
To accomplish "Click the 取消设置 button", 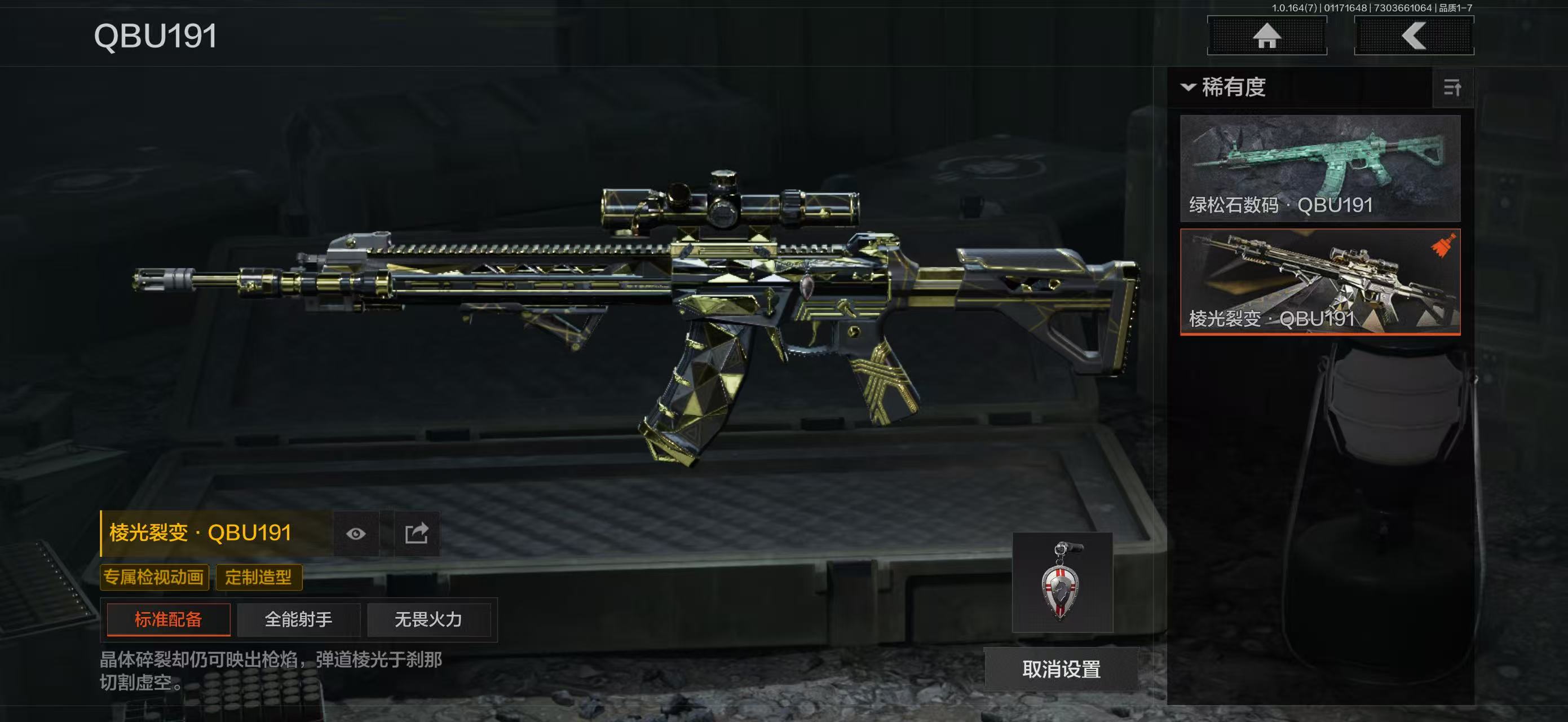I will pyautogui.click(x=1061, y=669).
